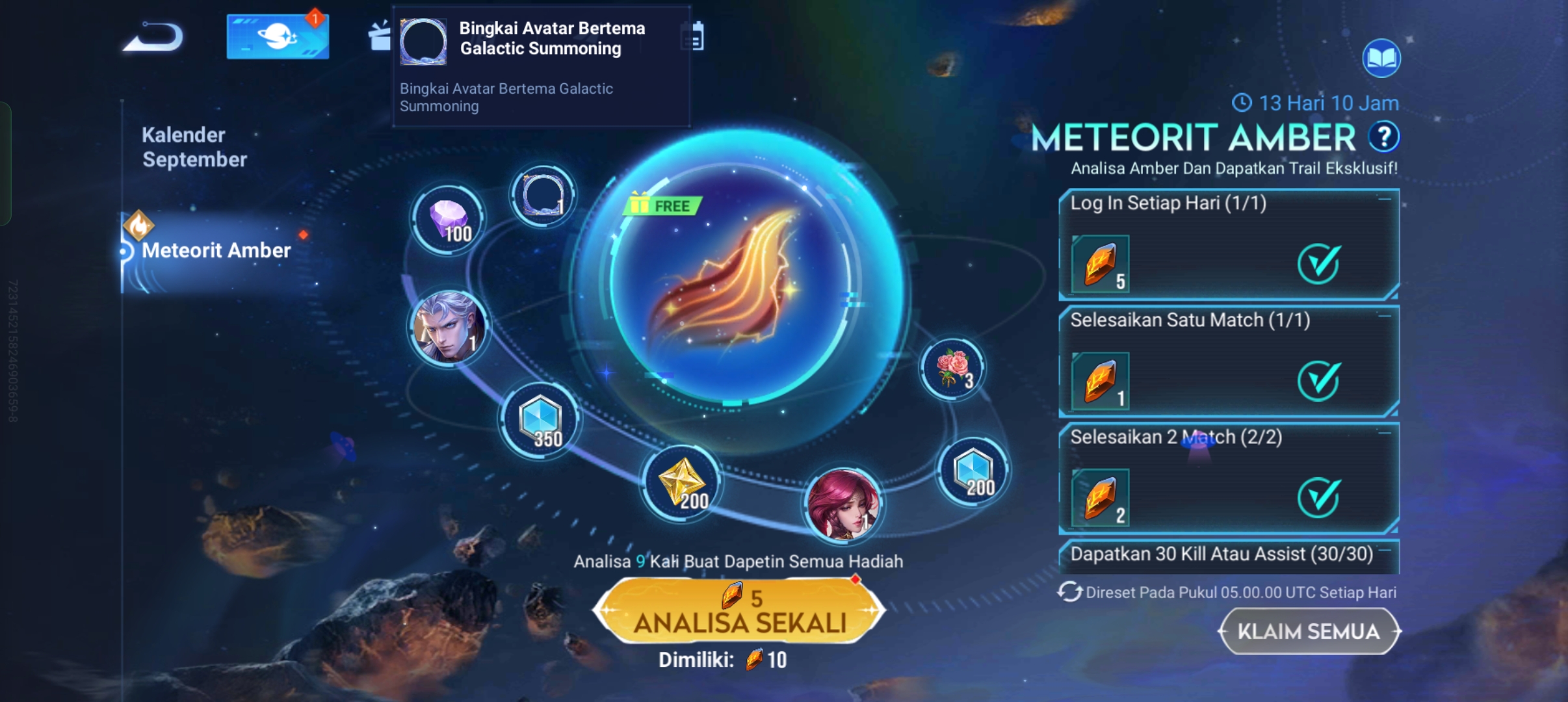Tap the back arrow button
Viewport: 1568px width, 702px height.
coord(154,37)
